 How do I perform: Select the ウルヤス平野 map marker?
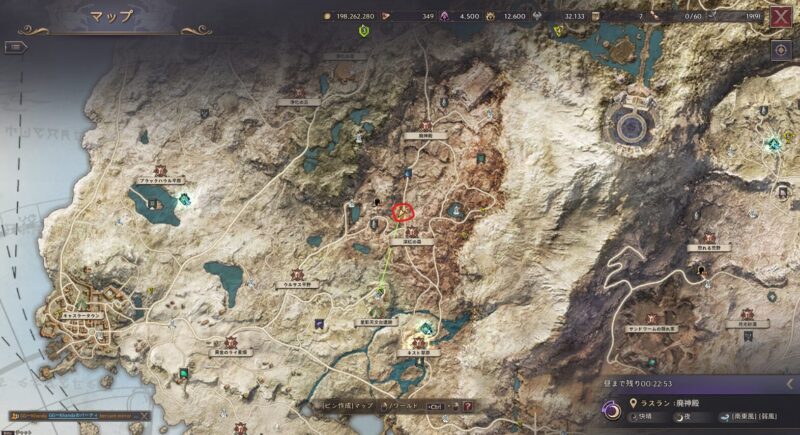coord(296,274)
